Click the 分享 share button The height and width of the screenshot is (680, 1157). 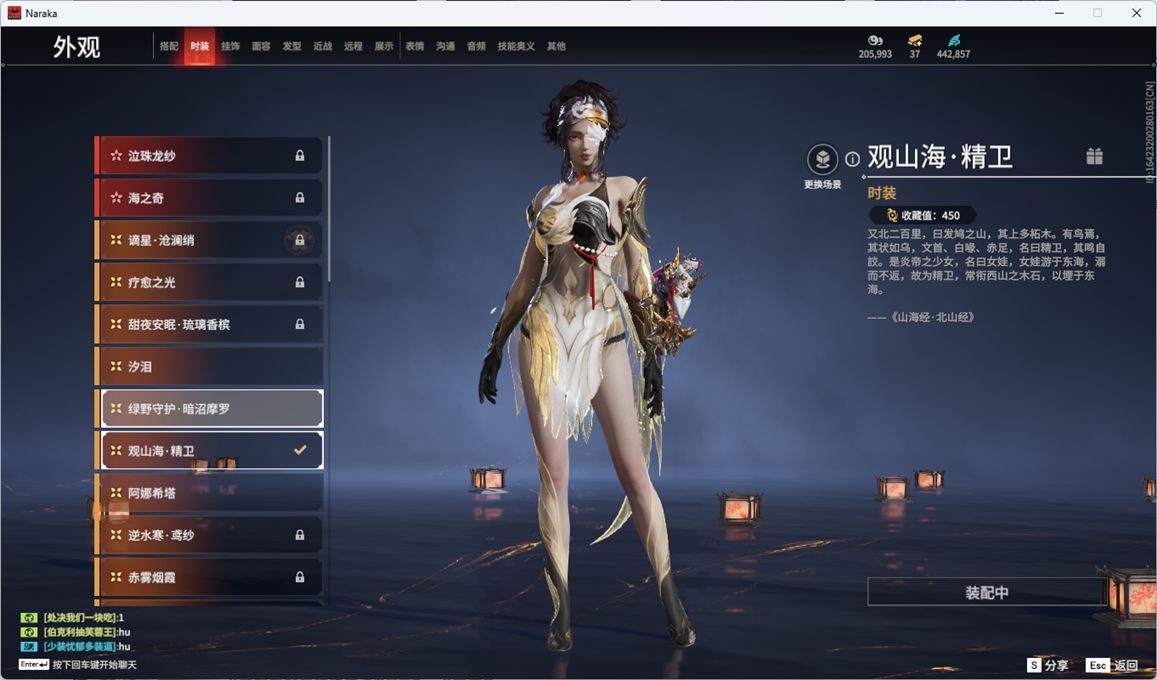(1048, 665)
